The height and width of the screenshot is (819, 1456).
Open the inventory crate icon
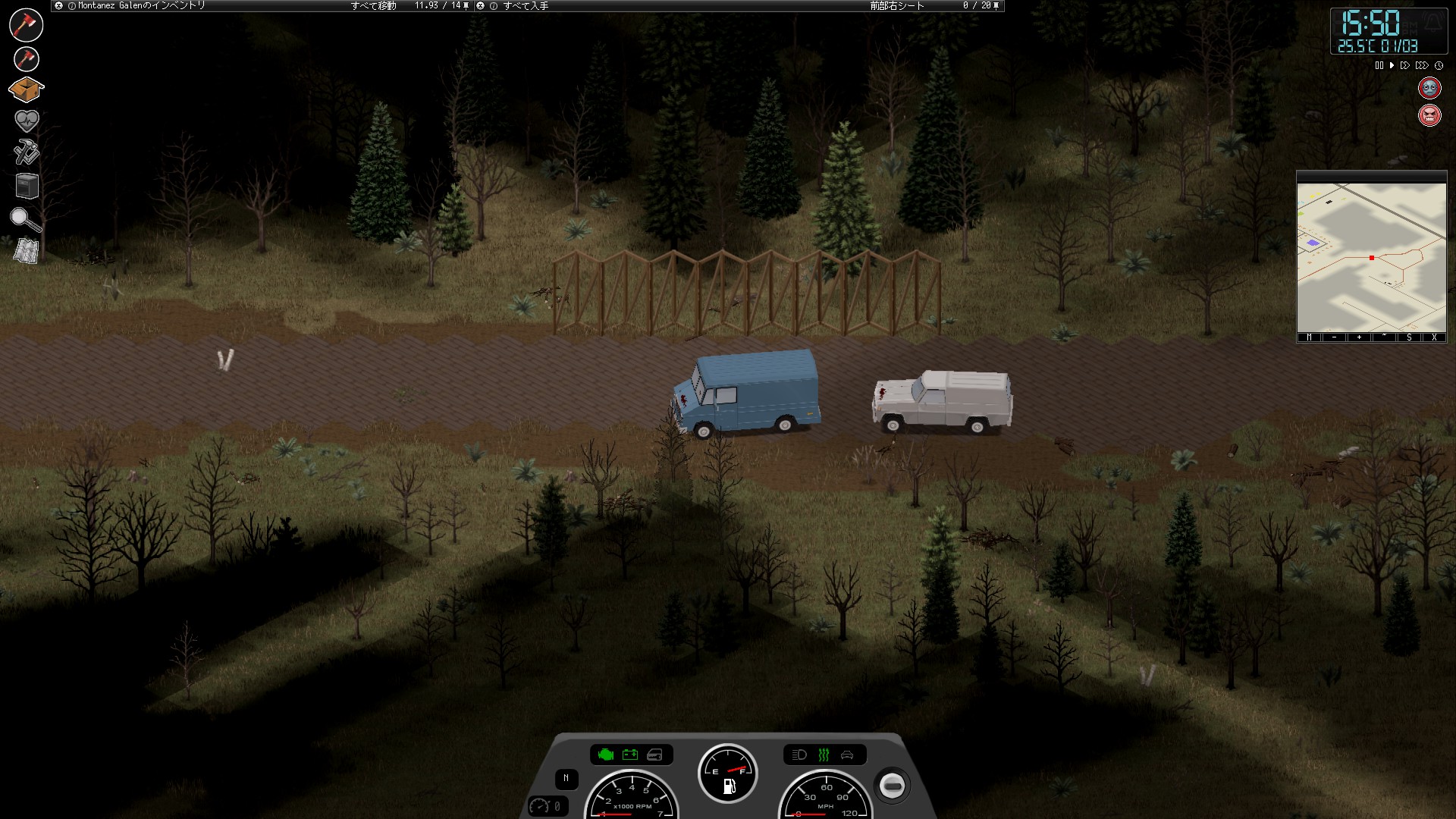tap(26, 89)
